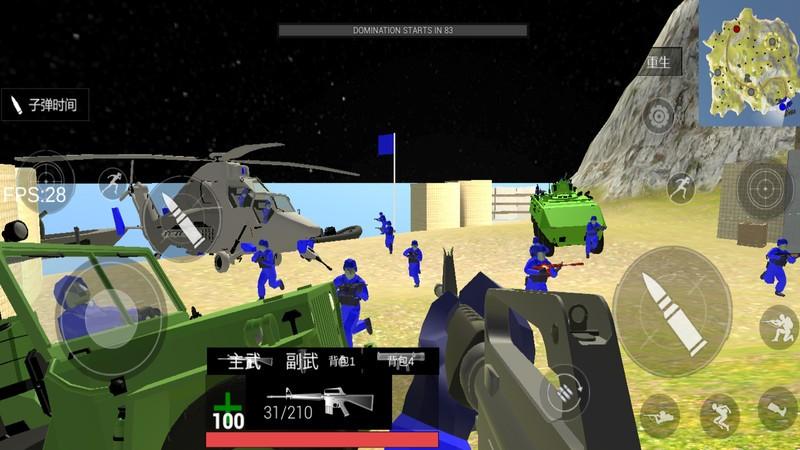Tap the 重生 respawn button
800x450 pixels.
pos(659,61)
